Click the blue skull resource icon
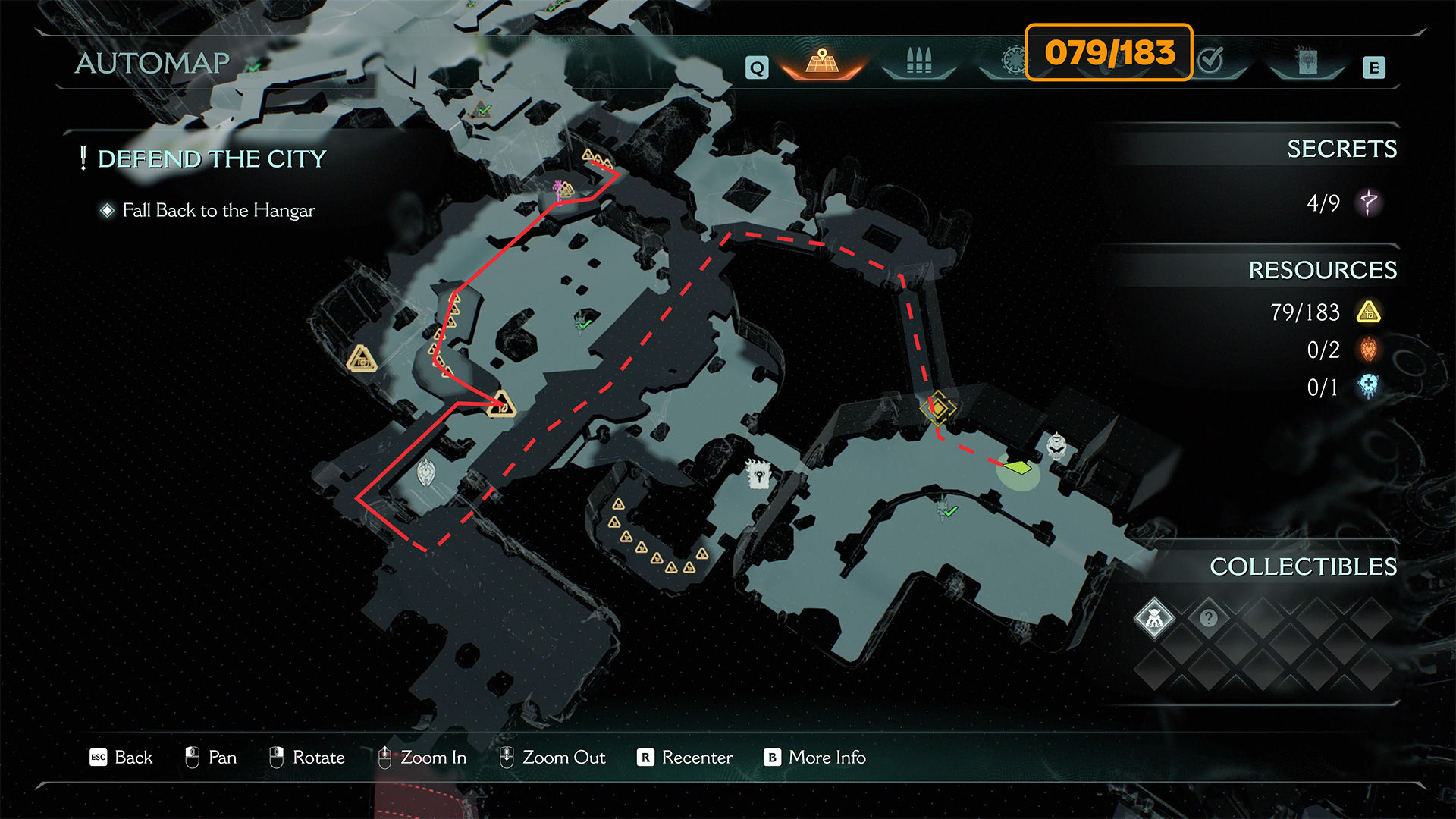Viewport: 1456px width, 819px height. 1368,387
